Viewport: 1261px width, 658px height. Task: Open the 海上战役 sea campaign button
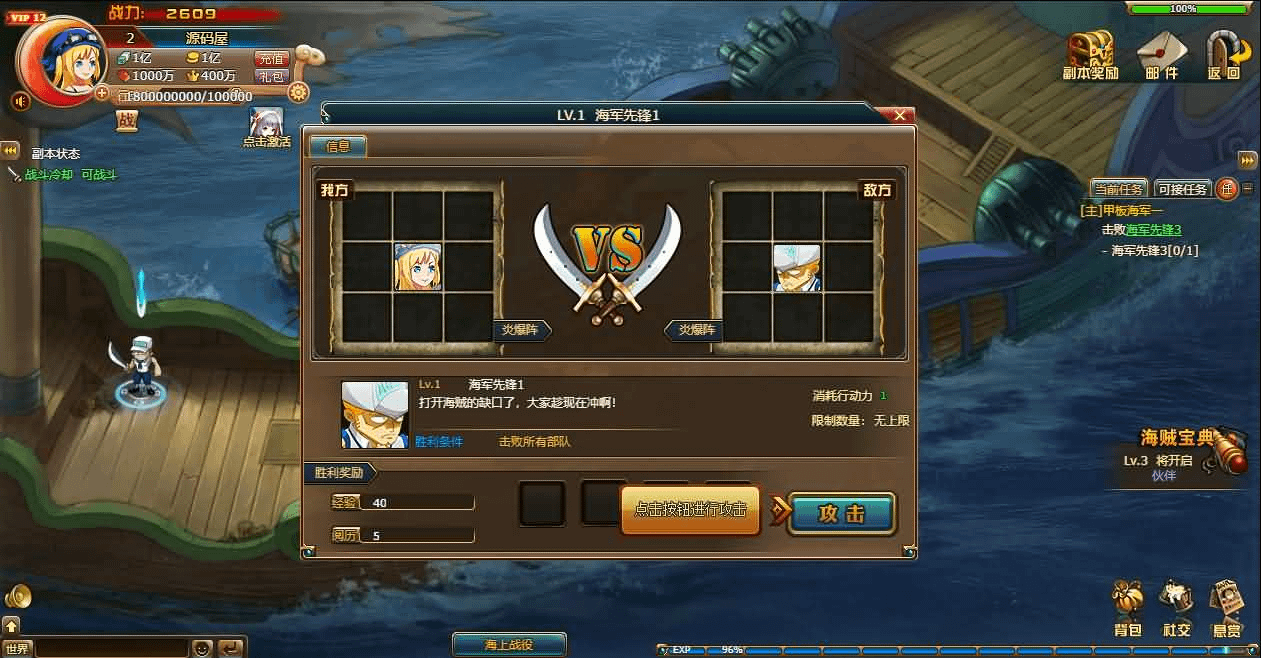click(x=509, y=645)
